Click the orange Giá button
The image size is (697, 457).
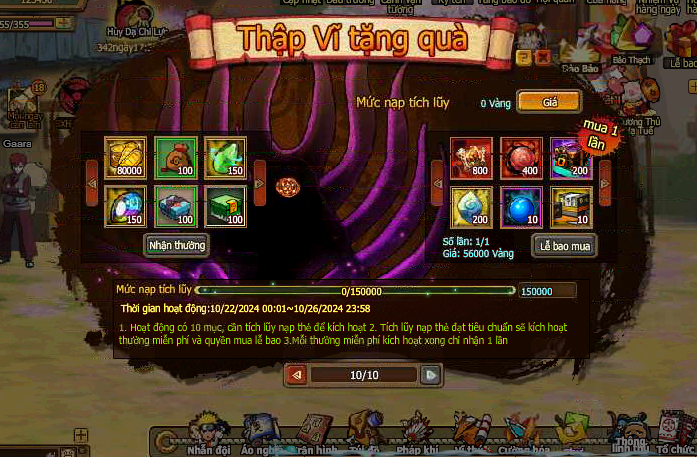pyautogui.click(x=549, y=102)
